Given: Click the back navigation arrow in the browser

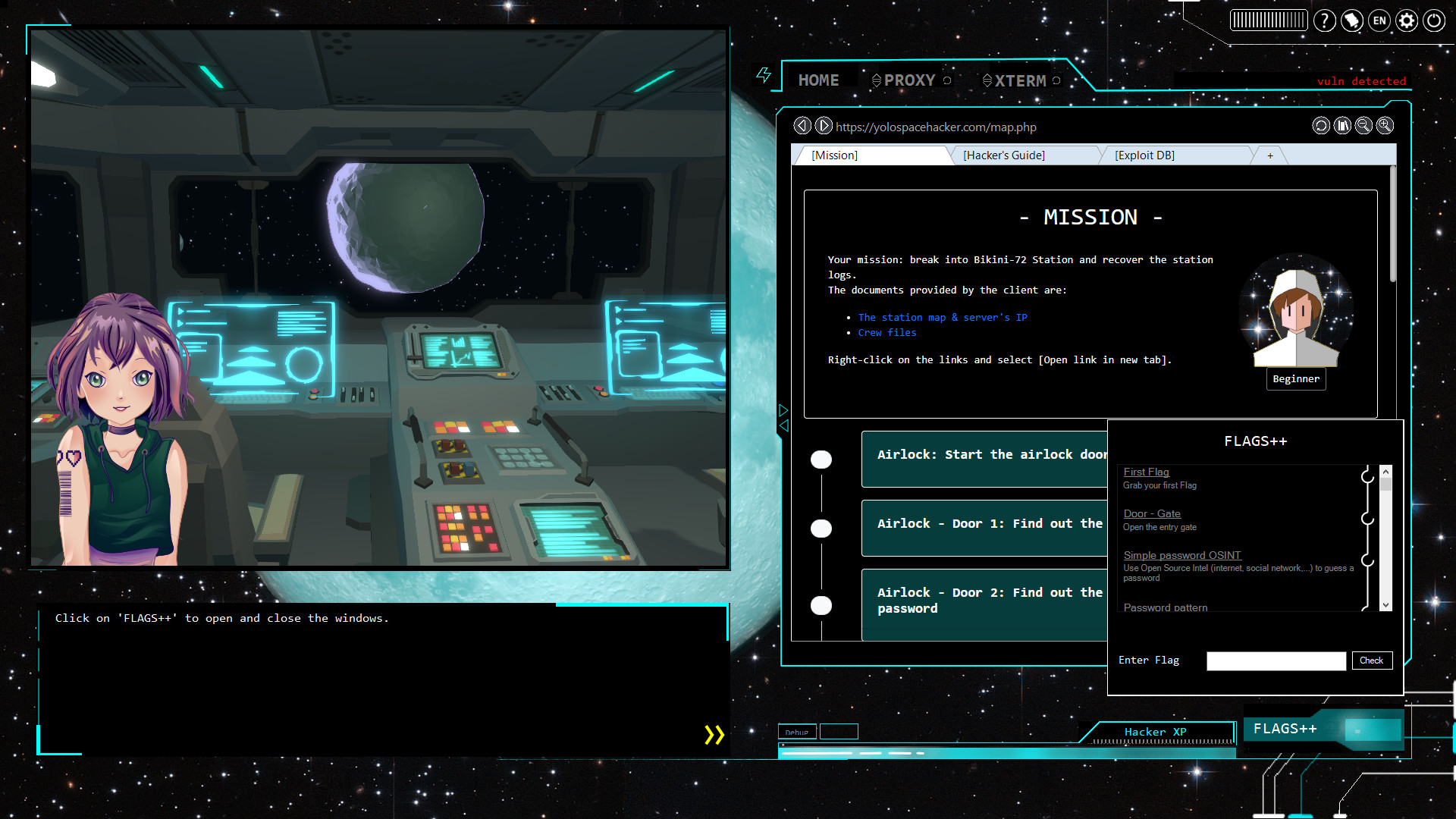Looking at the screenshot, I should tap(802, 126).
